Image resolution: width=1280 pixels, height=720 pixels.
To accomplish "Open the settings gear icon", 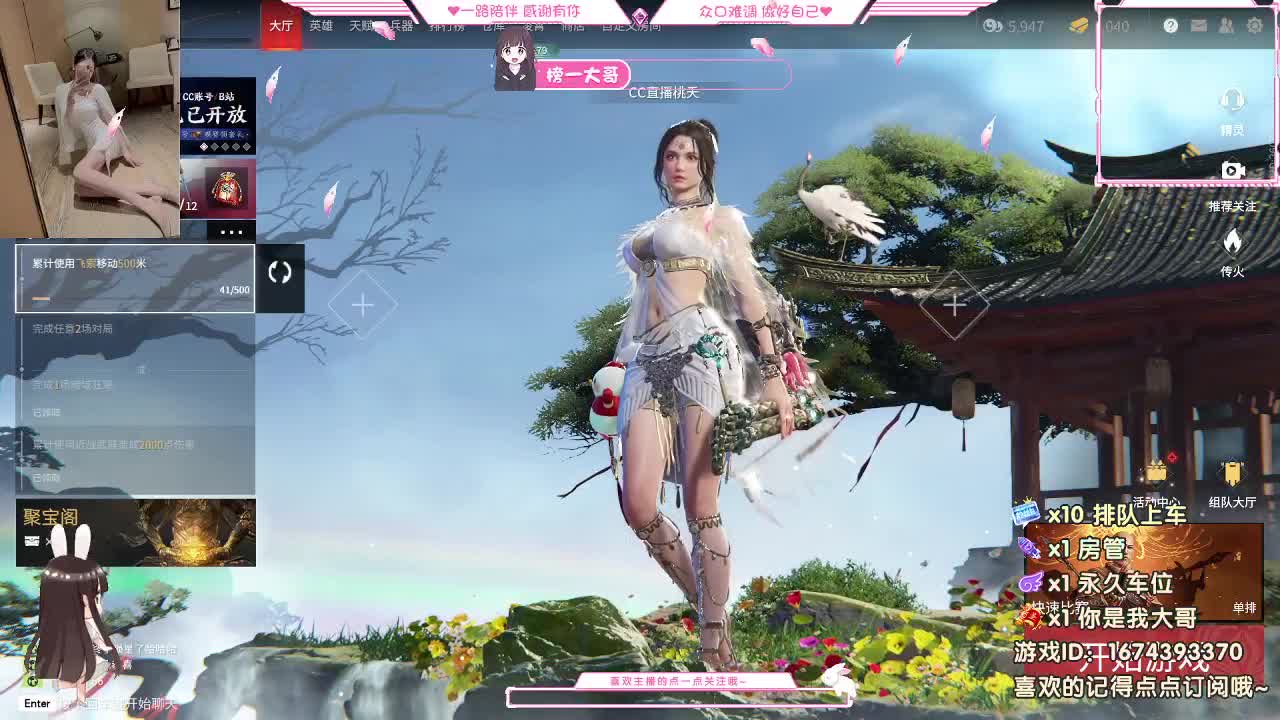I will pos(1253,25).
